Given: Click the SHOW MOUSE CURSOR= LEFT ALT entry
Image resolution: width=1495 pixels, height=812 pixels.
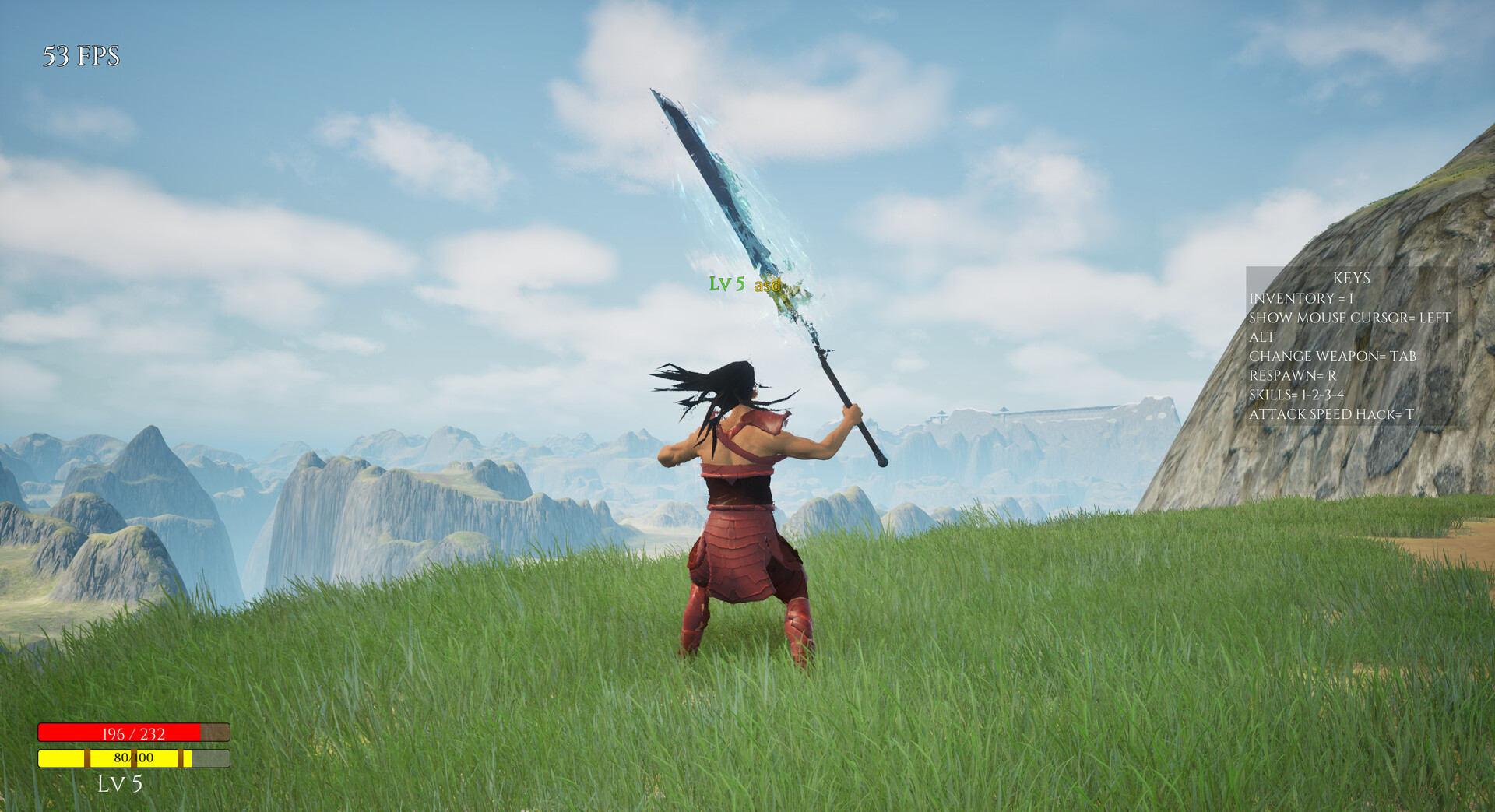Looking at the screenshot, I should 1349,318.
